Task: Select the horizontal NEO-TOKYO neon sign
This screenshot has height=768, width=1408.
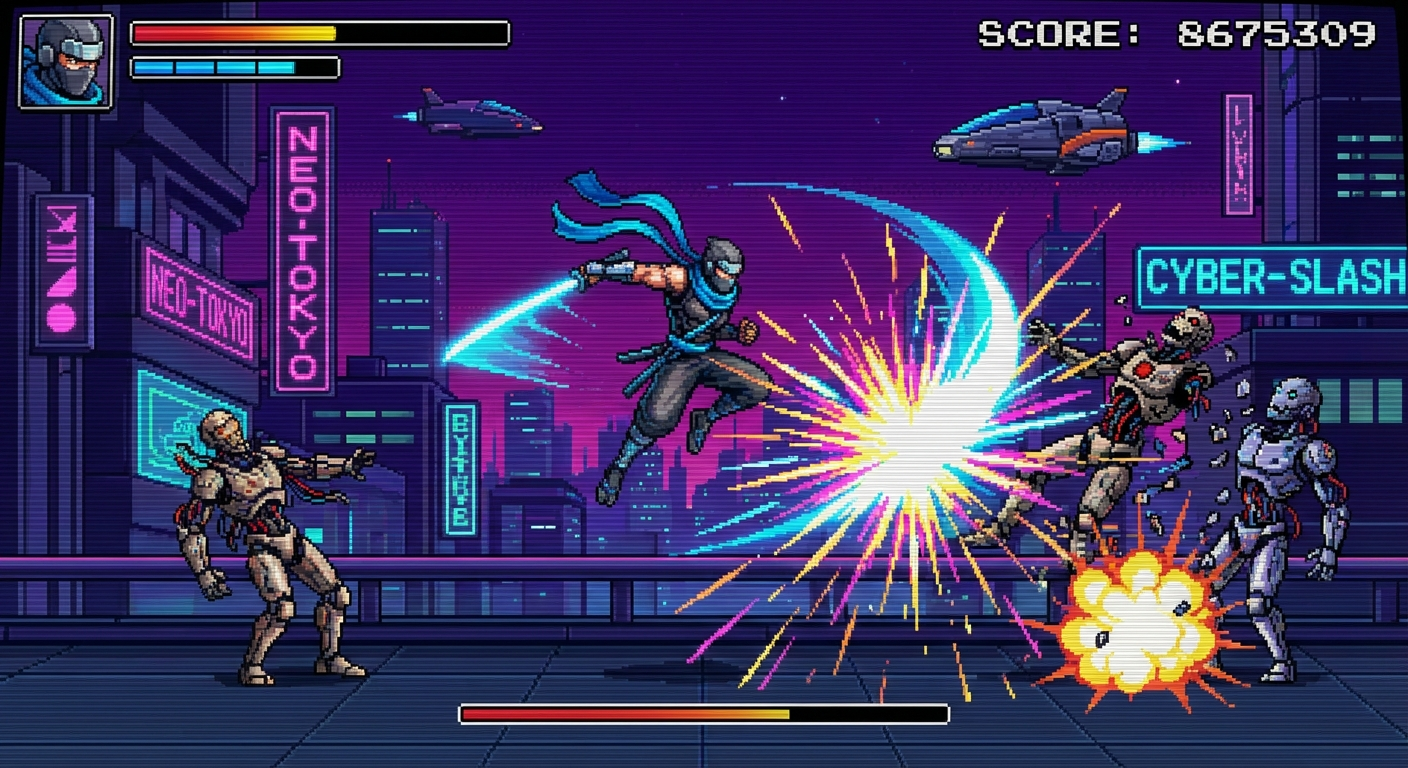Action: tap(196, 295)
